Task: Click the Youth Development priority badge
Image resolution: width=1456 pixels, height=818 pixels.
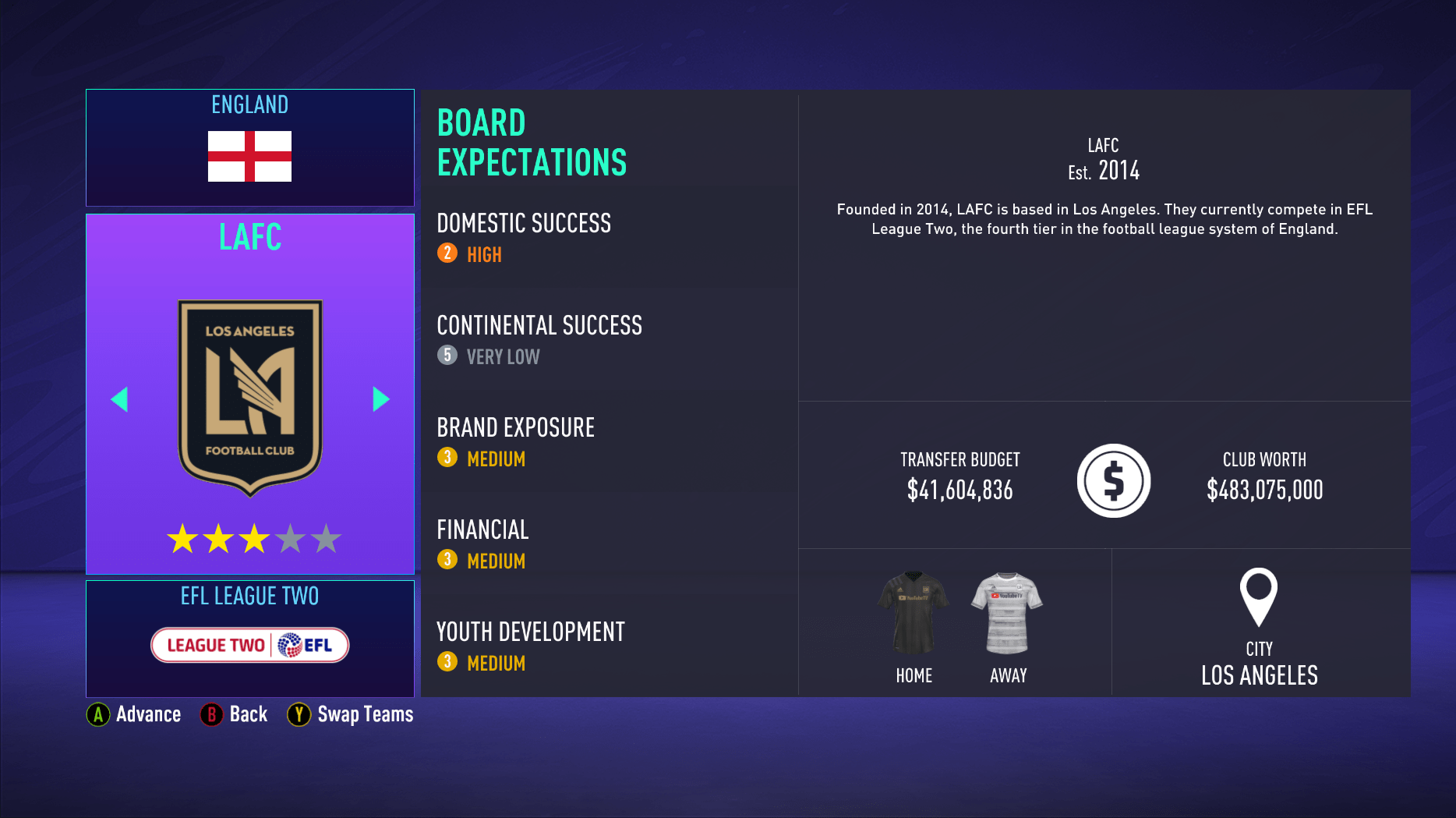Action: [x=446, y=662]
